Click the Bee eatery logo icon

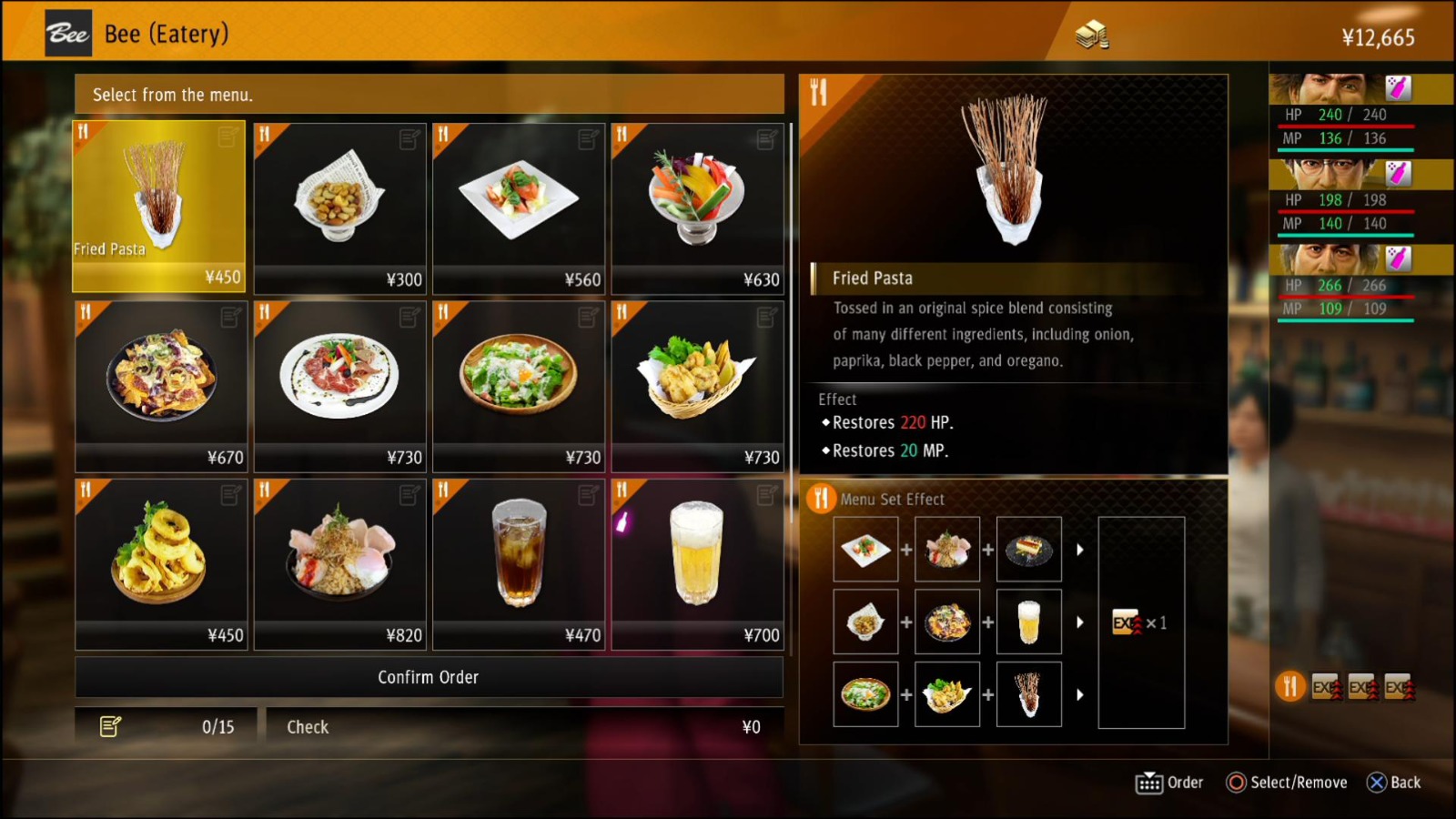(x=67, y=33)
